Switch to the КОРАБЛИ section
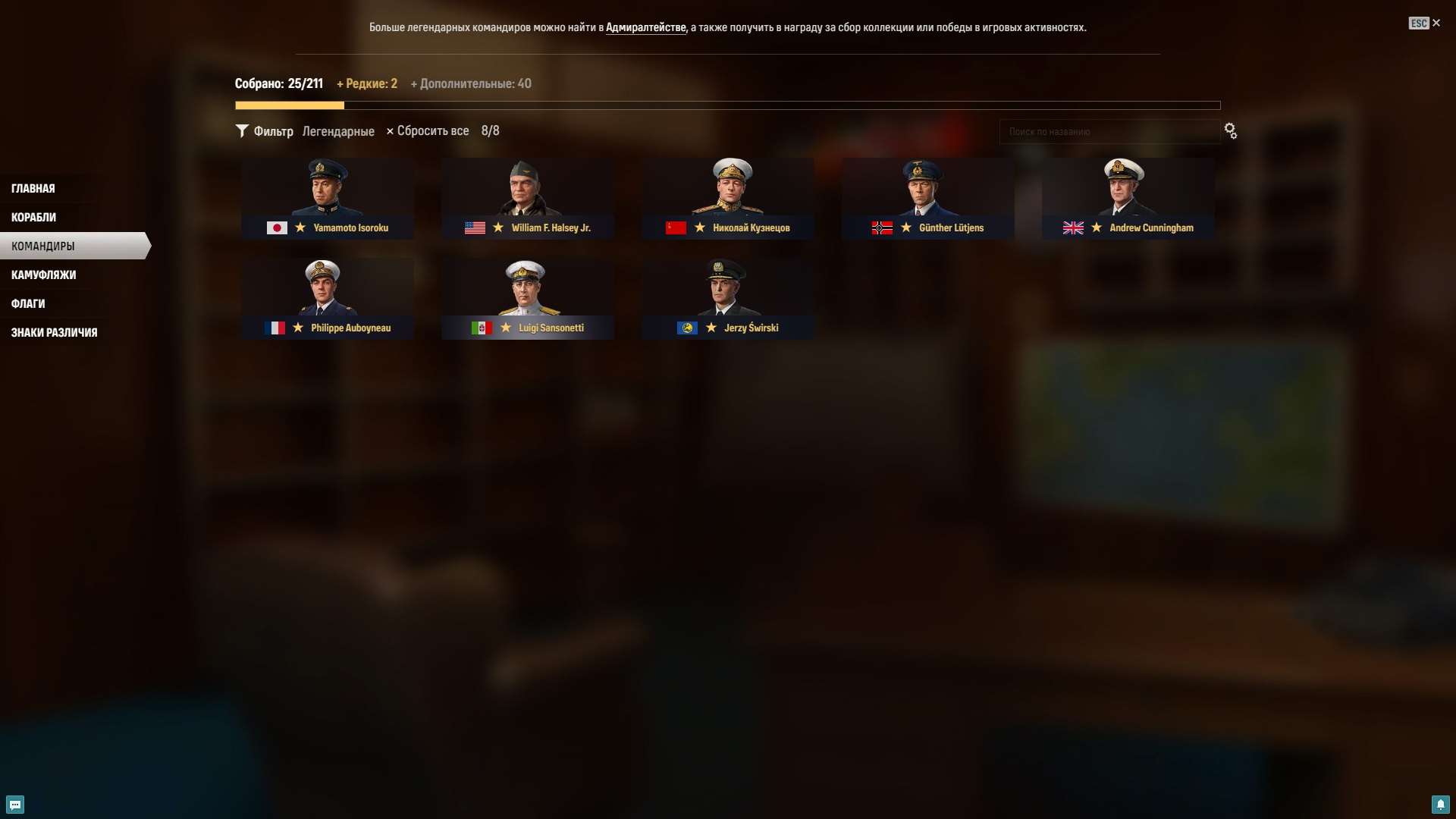Viewport: 1456px width, 819px height. click(33, 217)
